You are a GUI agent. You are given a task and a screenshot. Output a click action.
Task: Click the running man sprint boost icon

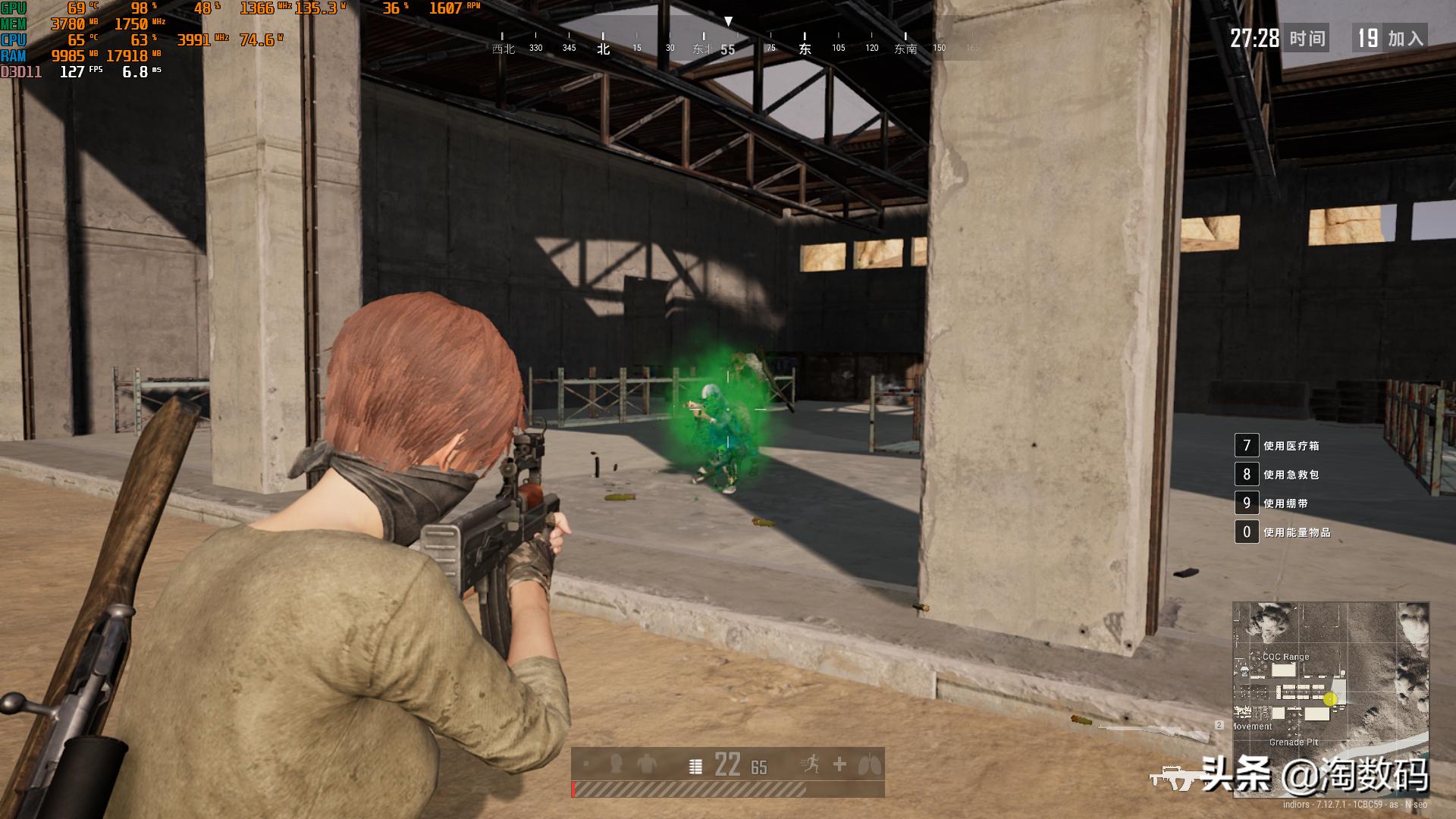[810, 764]
